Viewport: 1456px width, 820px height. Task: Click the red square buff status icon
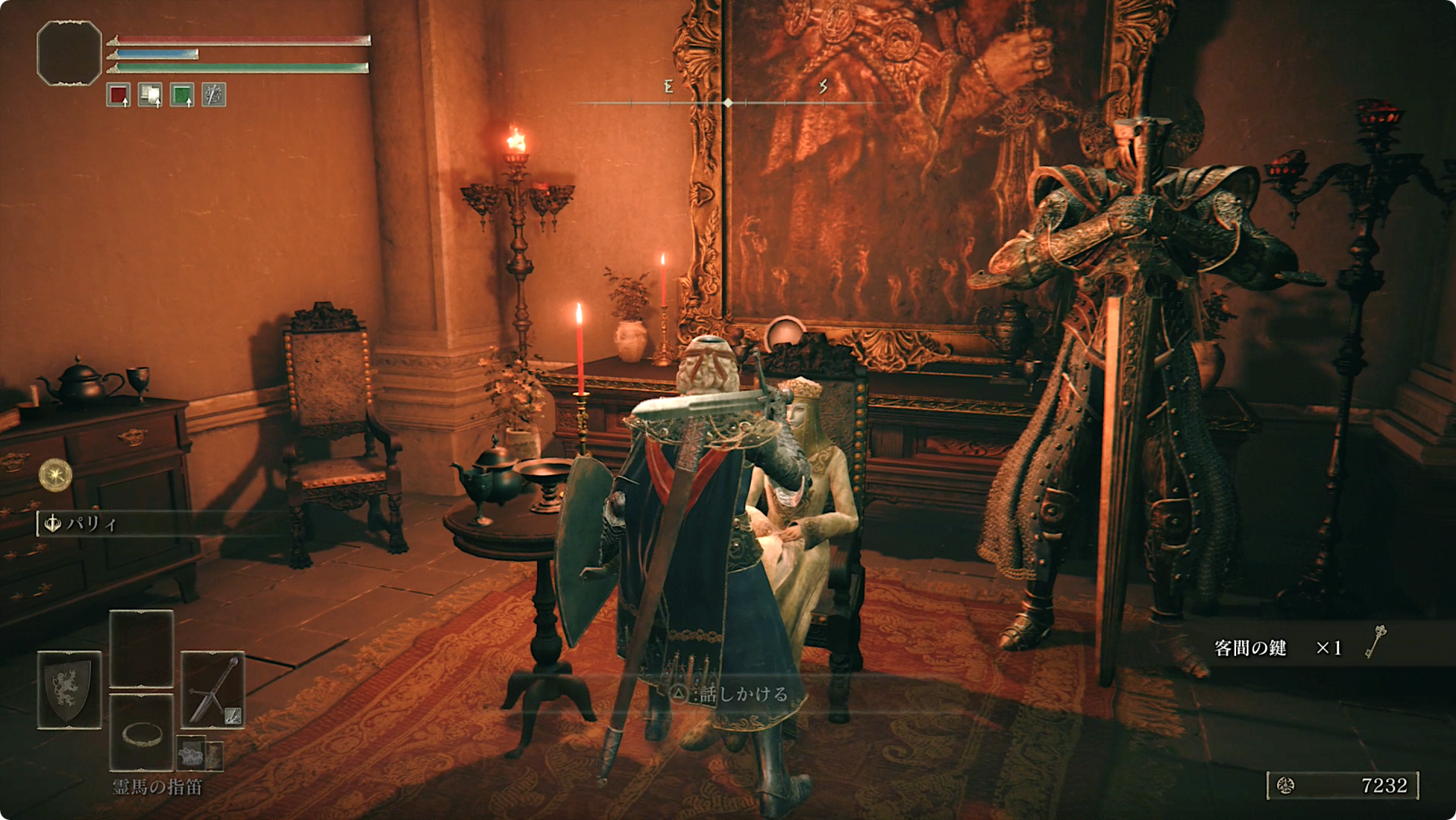click(118, 95)
